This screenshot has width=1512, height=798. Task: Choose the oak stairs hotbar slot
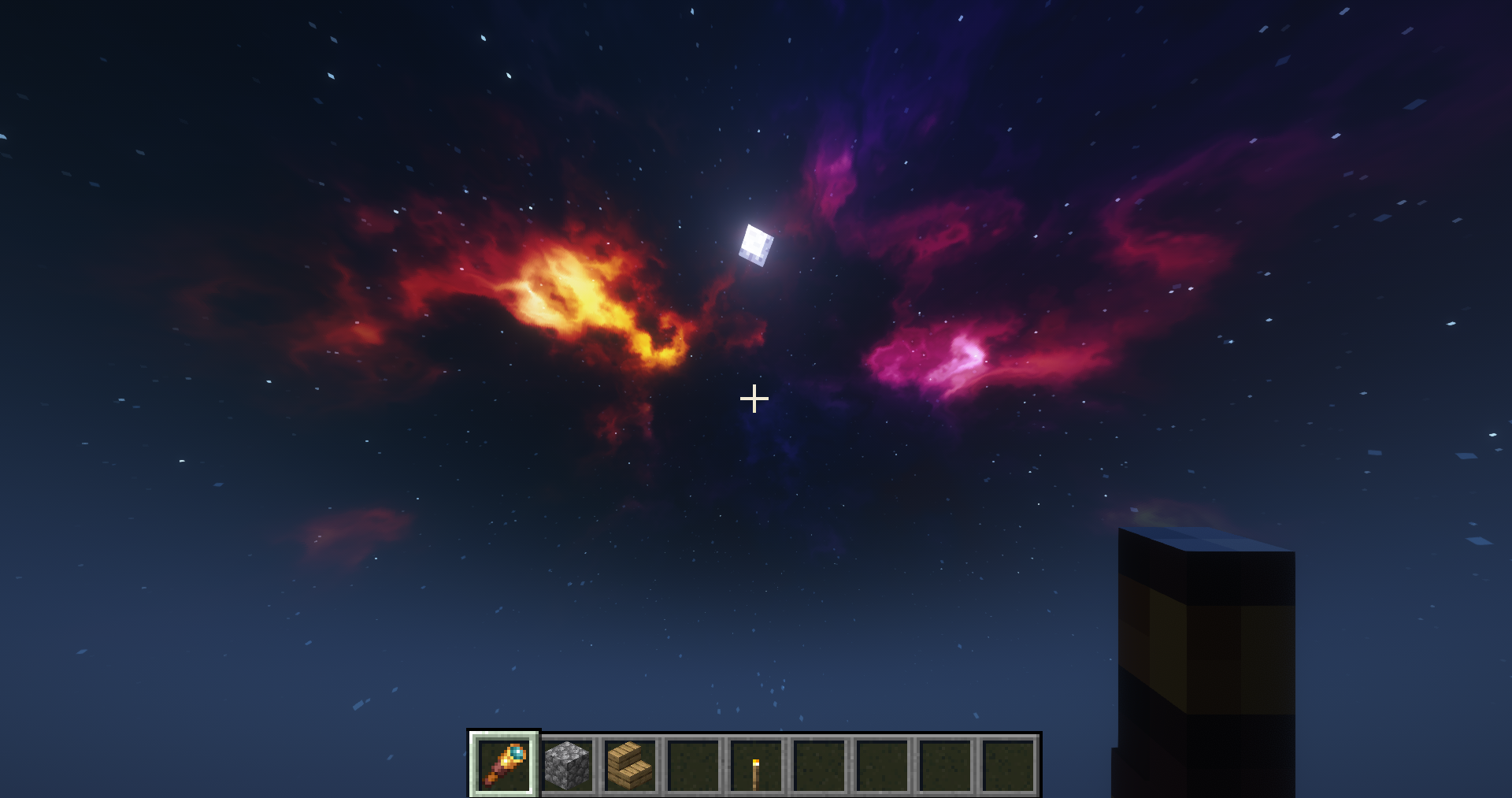point(630,764)
